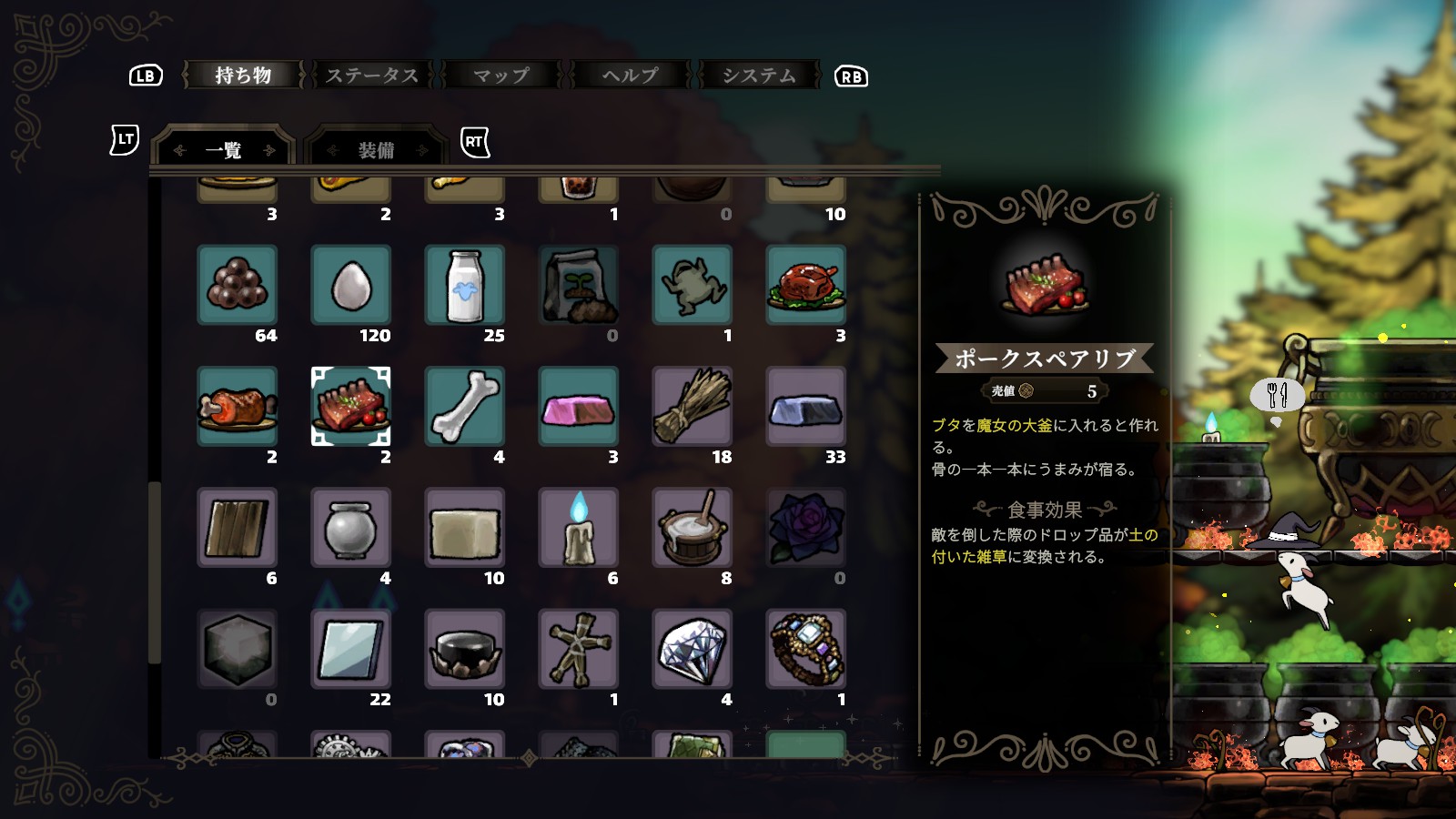Select the 持ち物 tab

point(243,76)
